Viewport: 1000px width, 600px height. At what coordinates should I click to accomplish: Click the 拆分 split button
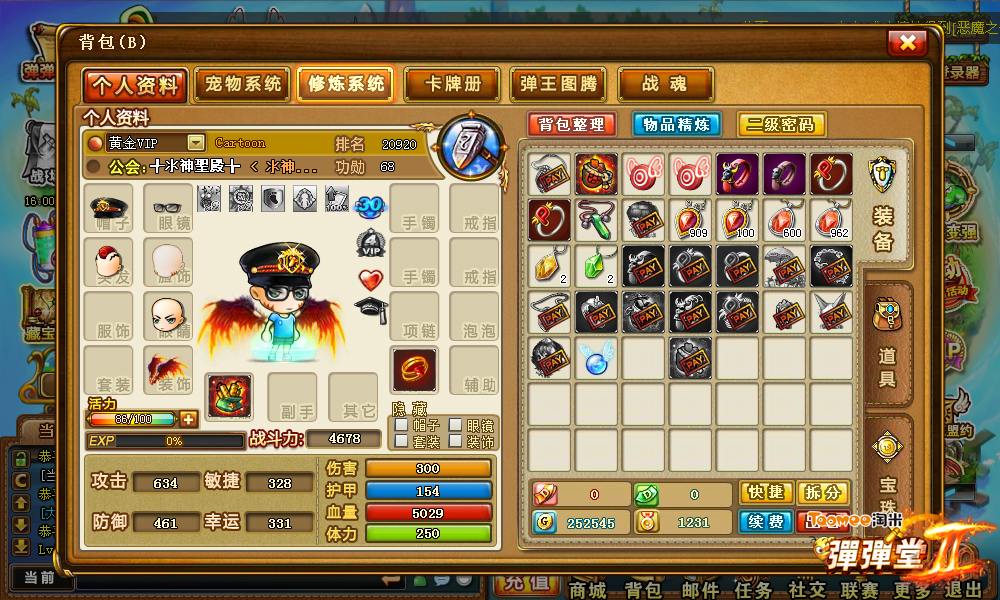[826, 492]
